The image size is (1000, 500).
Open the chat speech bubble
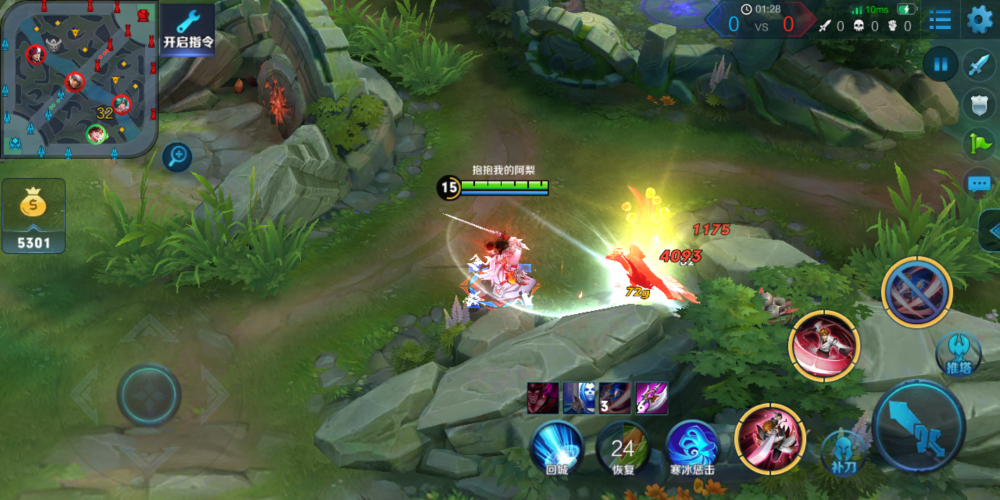click(x=978, y=184)
